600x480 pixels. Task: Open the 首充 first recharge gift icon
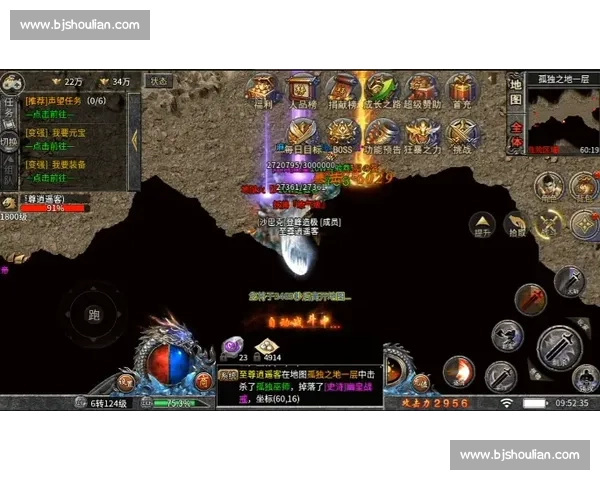pos(460,86)
